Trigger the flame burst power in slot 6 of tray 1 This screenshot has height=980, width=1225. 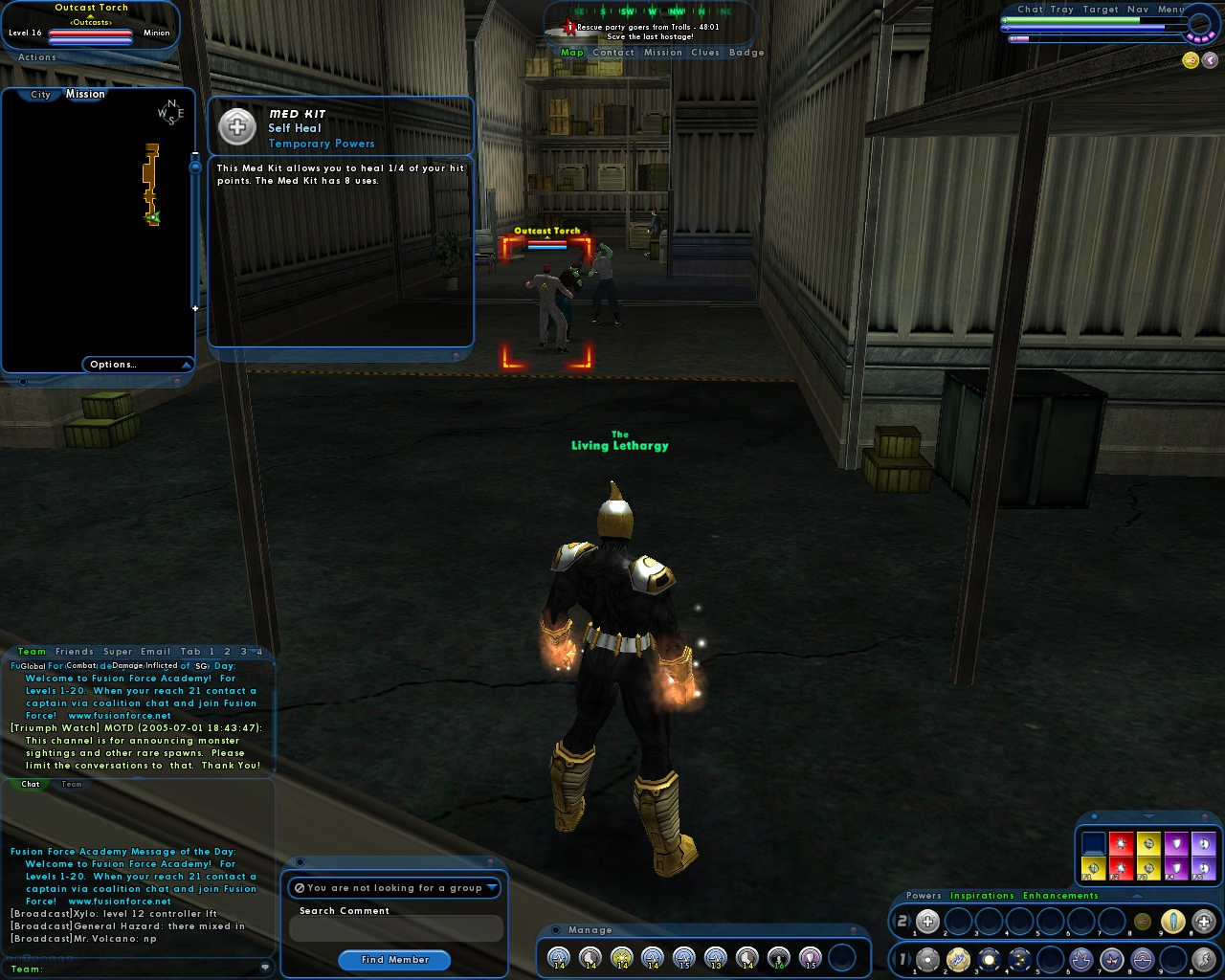1082,958
